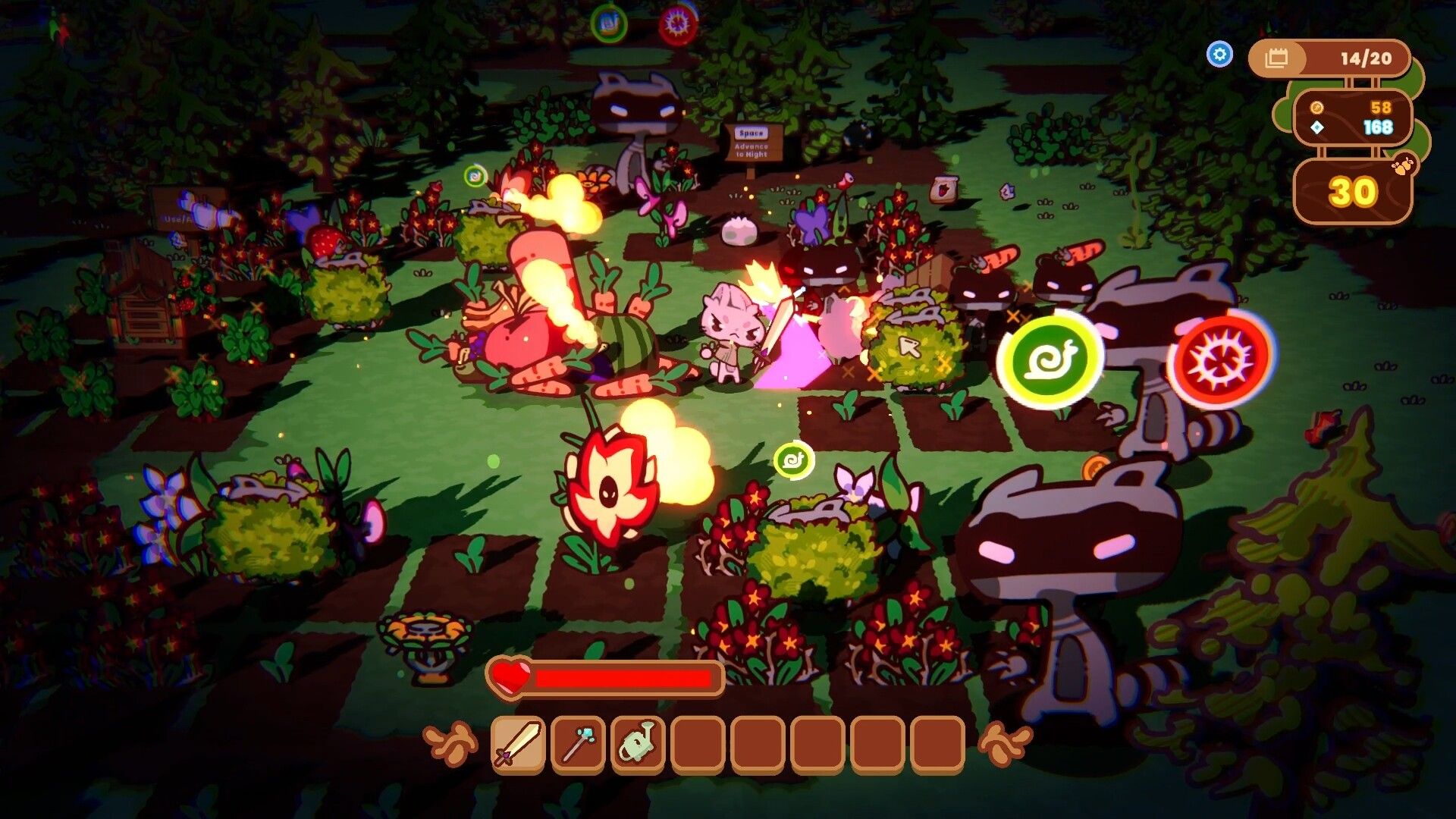Screen dimensions: 1456x819
Task: Click the calendar day counter icon
Action: (x=1278, y=58)
